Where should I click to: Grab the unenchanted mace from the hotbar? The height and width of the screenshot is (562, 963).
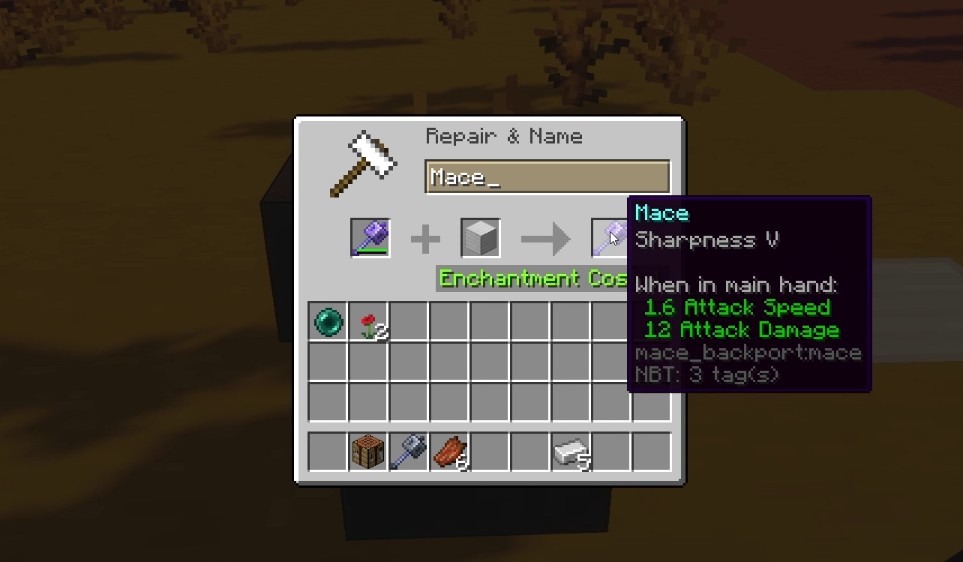[409, 452]
